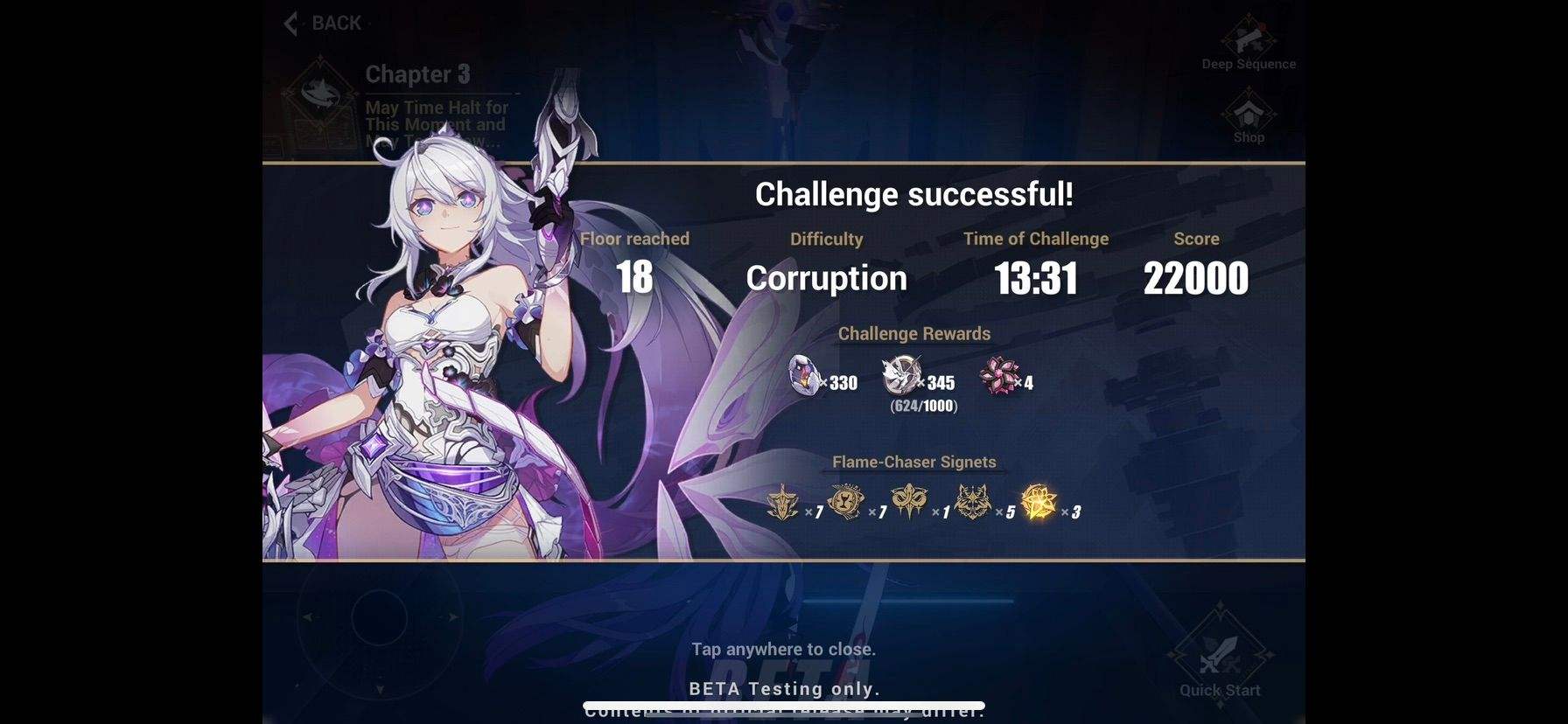The width and height of the screenshot is (1568, 724).
Task: Tap anywhere to close the results
Action: point(784,649)
